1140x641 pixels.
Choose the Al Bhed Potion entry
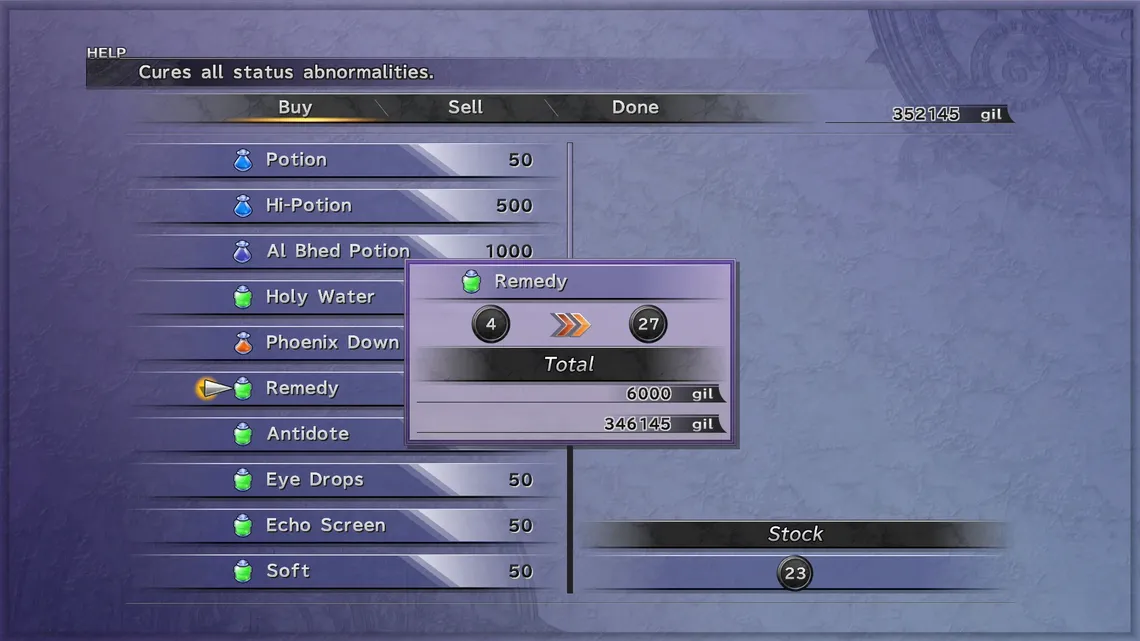(x=338, y=251)
